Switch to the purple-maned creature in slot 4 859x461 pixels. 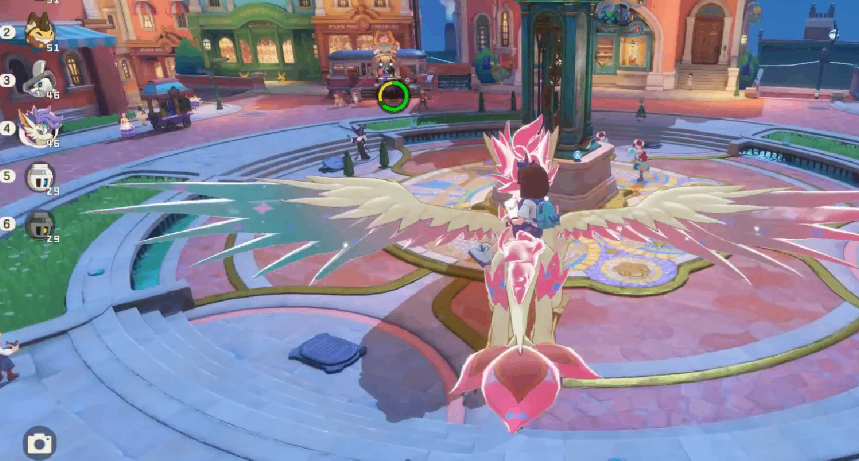pos(40,126)
